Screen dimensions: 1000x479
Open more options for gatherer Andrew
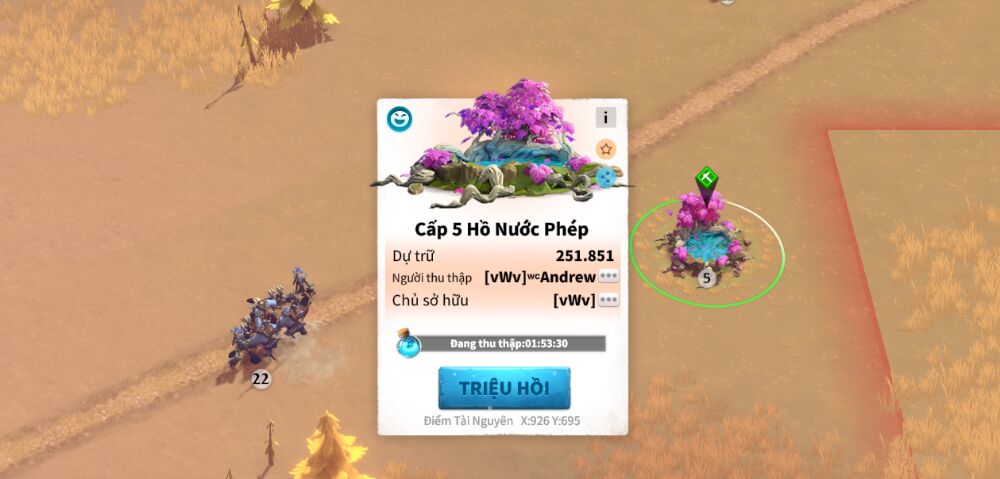608,276
